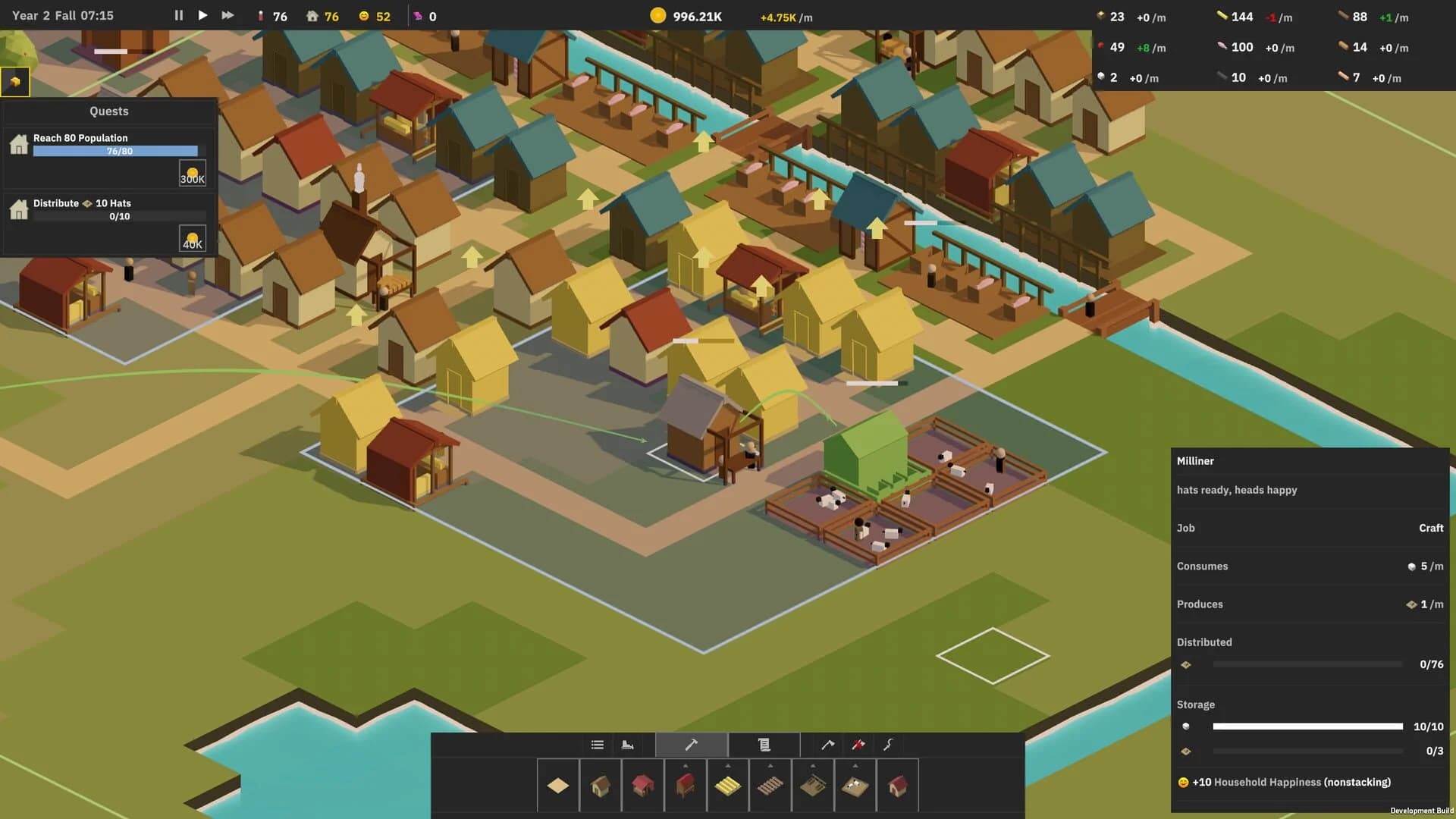Image resolution: width=1456 pixels, height=819 pixels.
Task: Open the list menu icon in build bar
Action: 596,745
